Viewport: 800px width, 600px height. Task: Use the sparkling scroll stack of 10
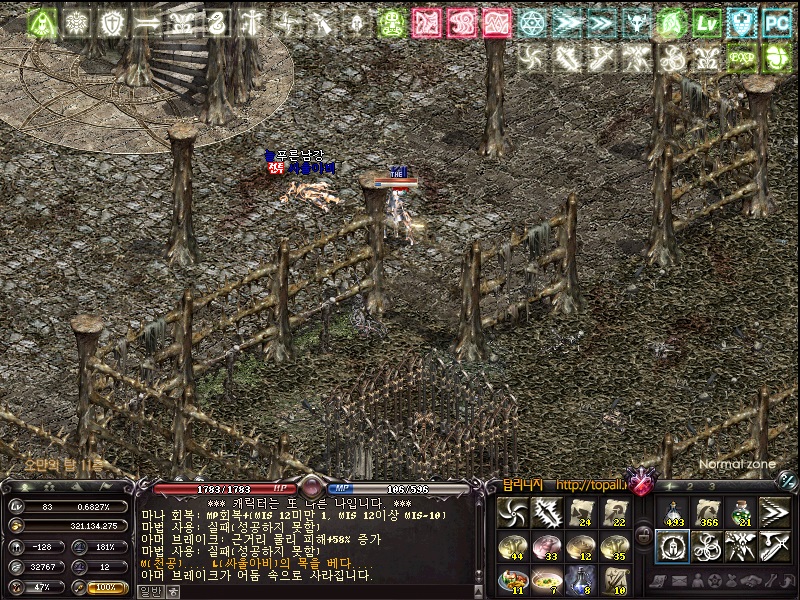614,579
